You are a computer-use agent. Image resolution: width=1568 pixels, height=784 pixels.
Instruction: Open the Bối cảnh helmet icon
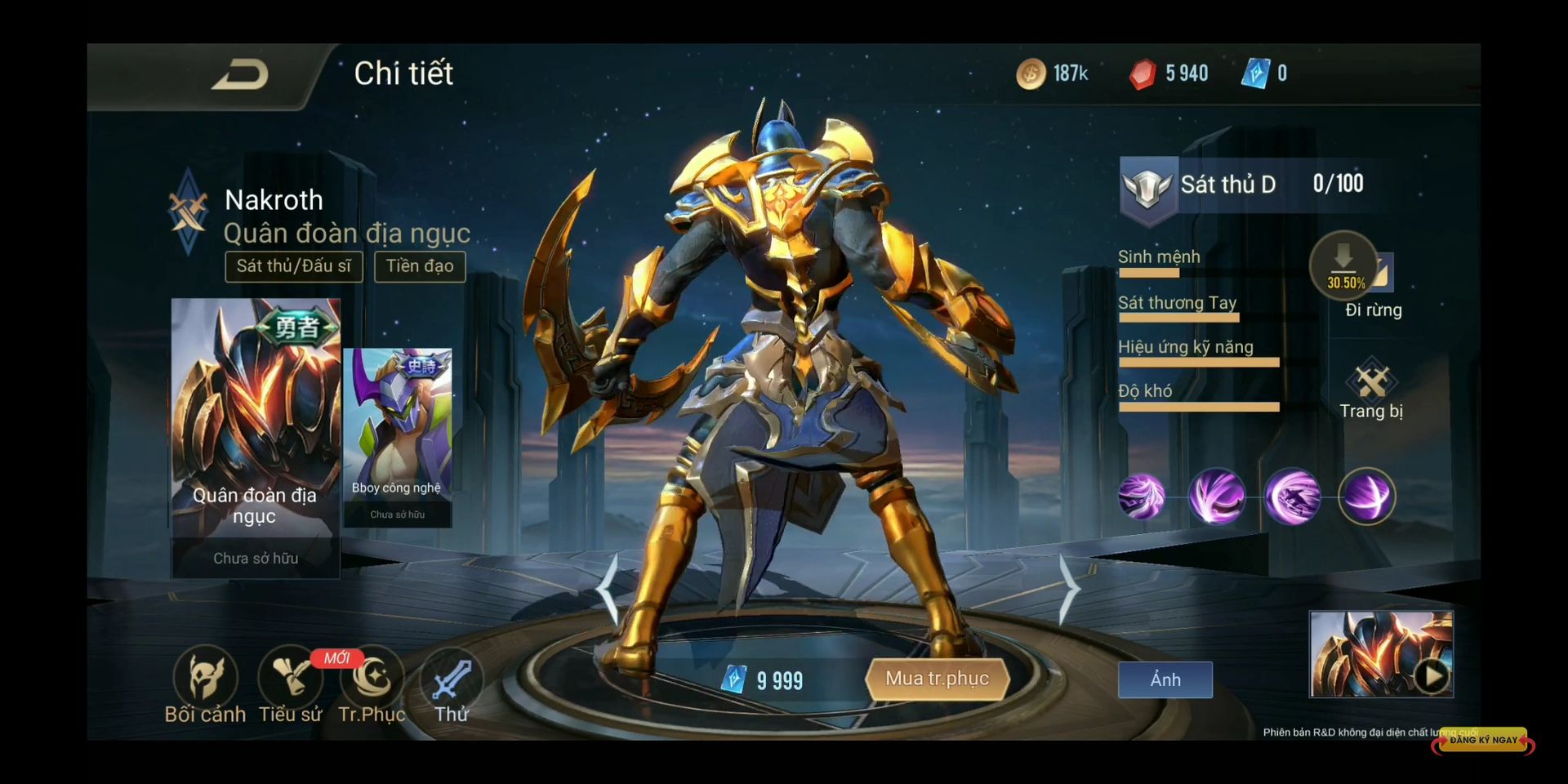click(205, 679)
